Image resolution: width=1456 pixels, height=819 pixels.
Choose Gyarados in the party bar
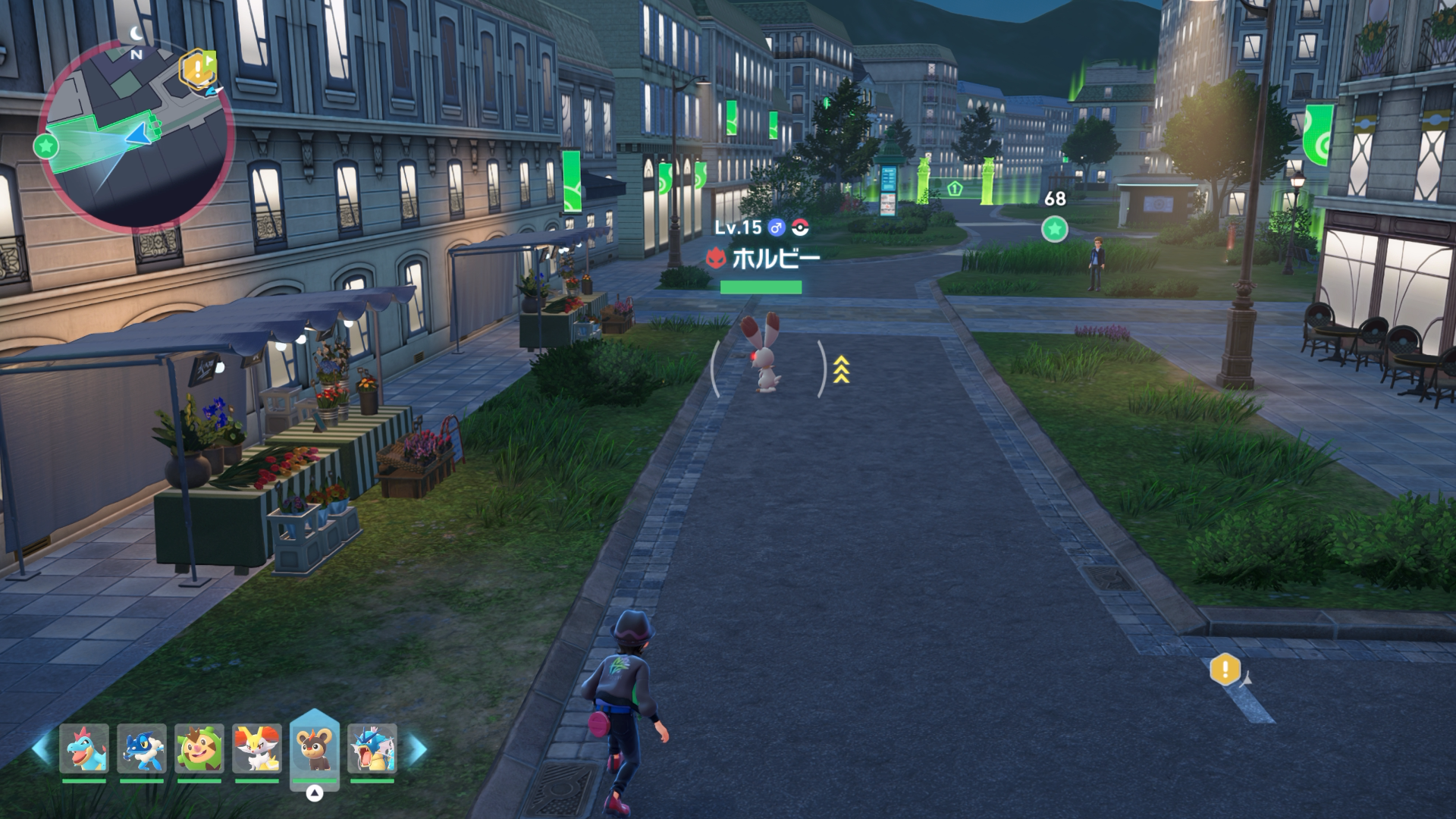tap(372, 748)
